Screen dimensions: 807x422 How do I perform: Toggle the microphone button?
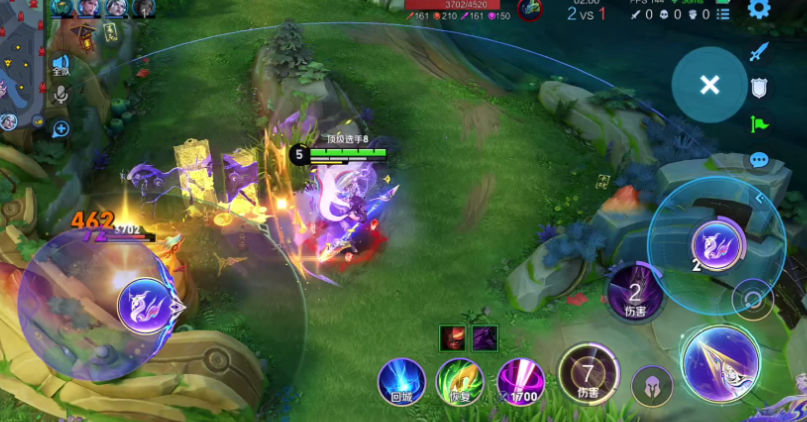tap(61, 95)
